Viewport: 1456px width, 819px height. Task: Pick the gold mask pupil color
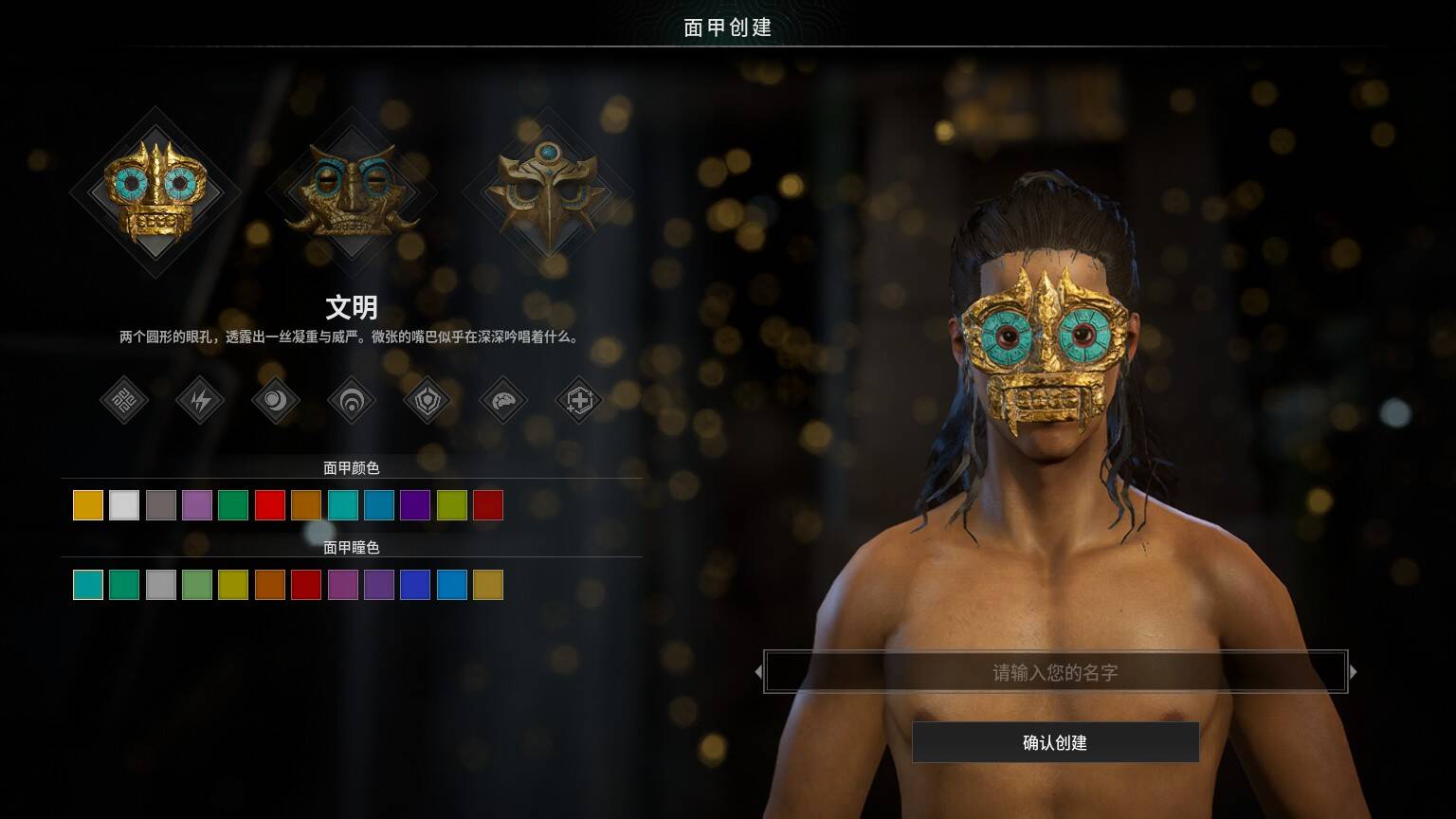[x=488, y=585]
